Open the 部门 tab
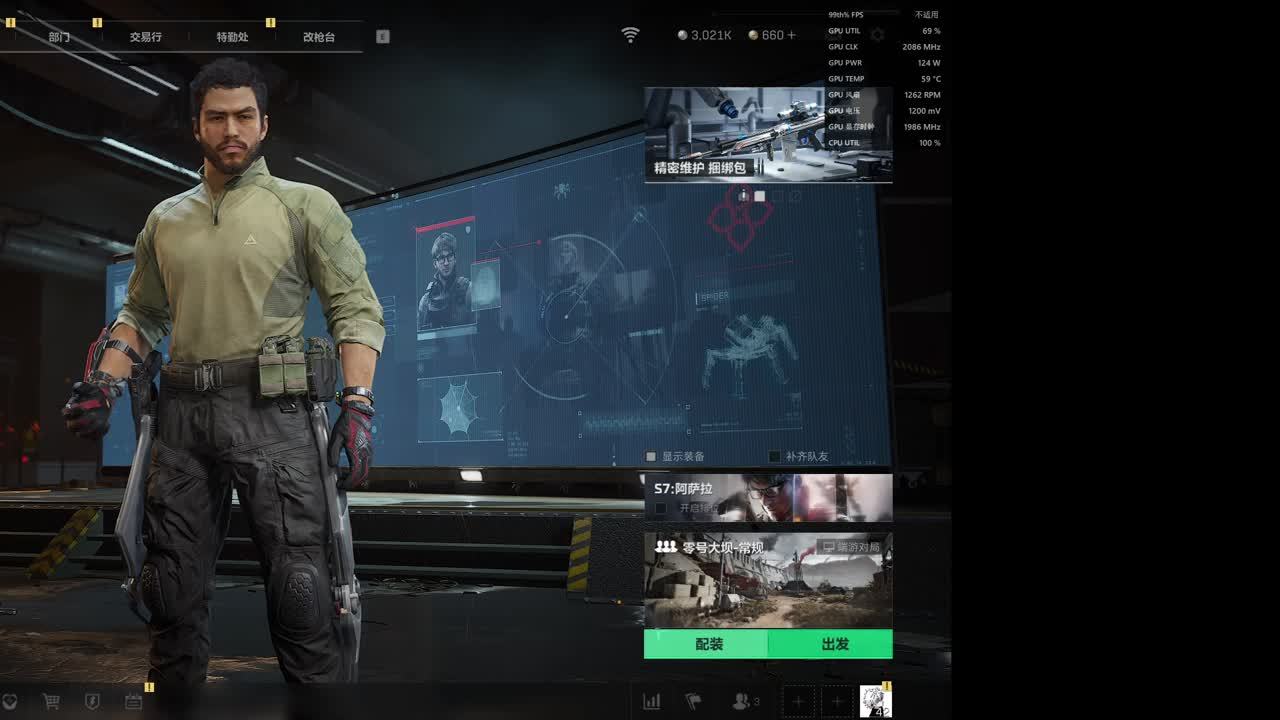The image size is (1280, 720). [x=59, y=37]
